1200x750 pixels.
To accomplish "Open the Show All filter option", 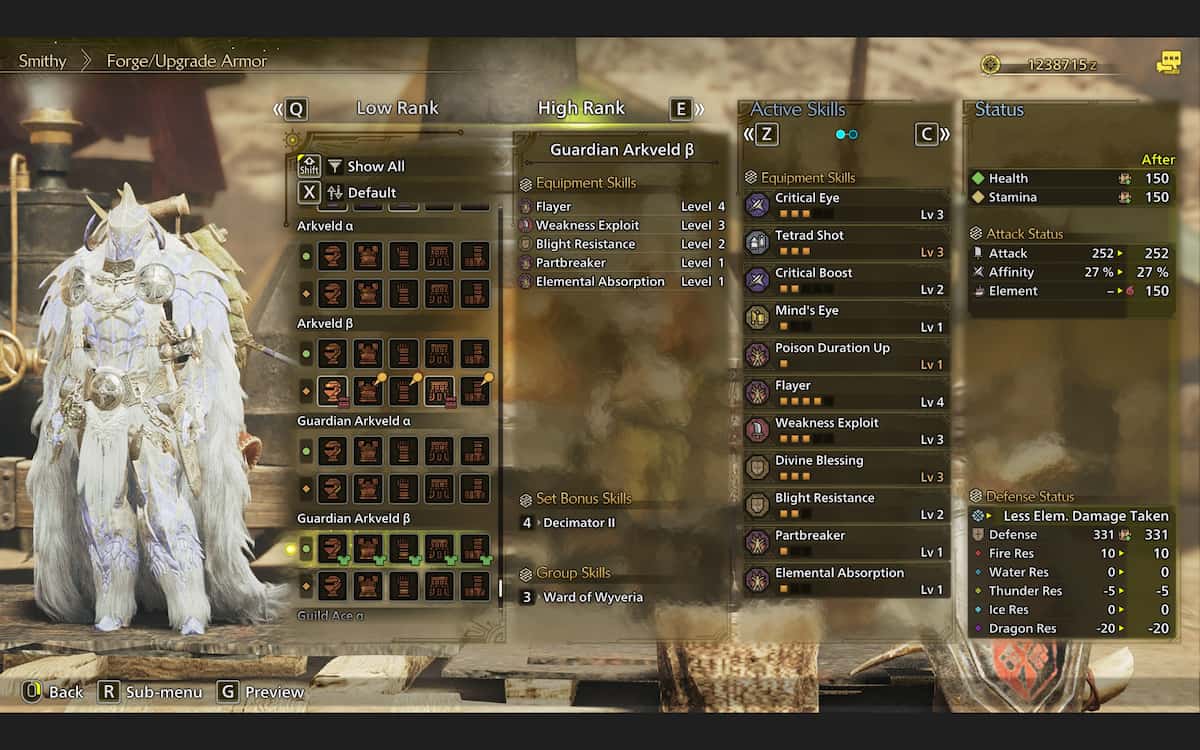I will [x=375, y=166].
